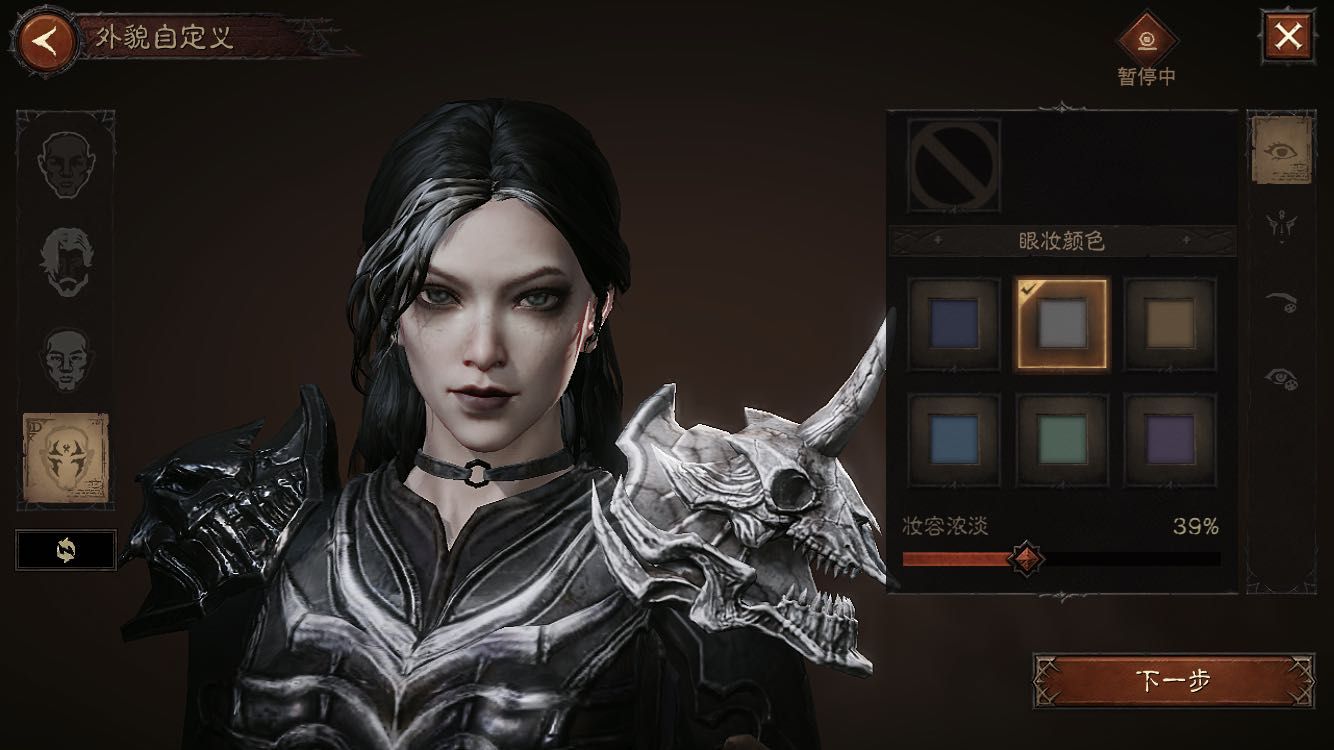Screen dimensions: 1334x750
Task: Apply the light blue eye makeup color
Action: [x=954, y=438]
